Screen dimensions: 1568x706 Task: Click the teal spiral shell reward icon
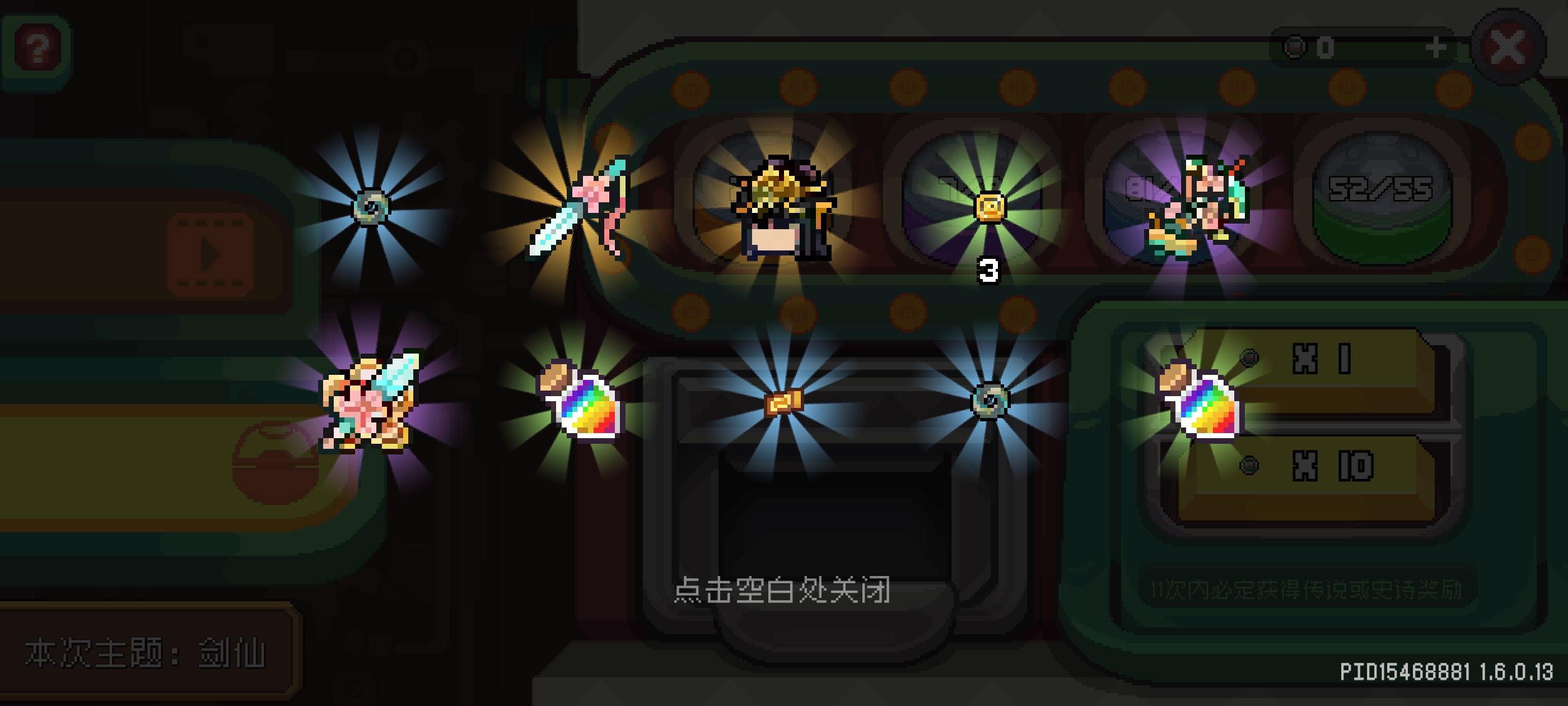coord(371,207)
